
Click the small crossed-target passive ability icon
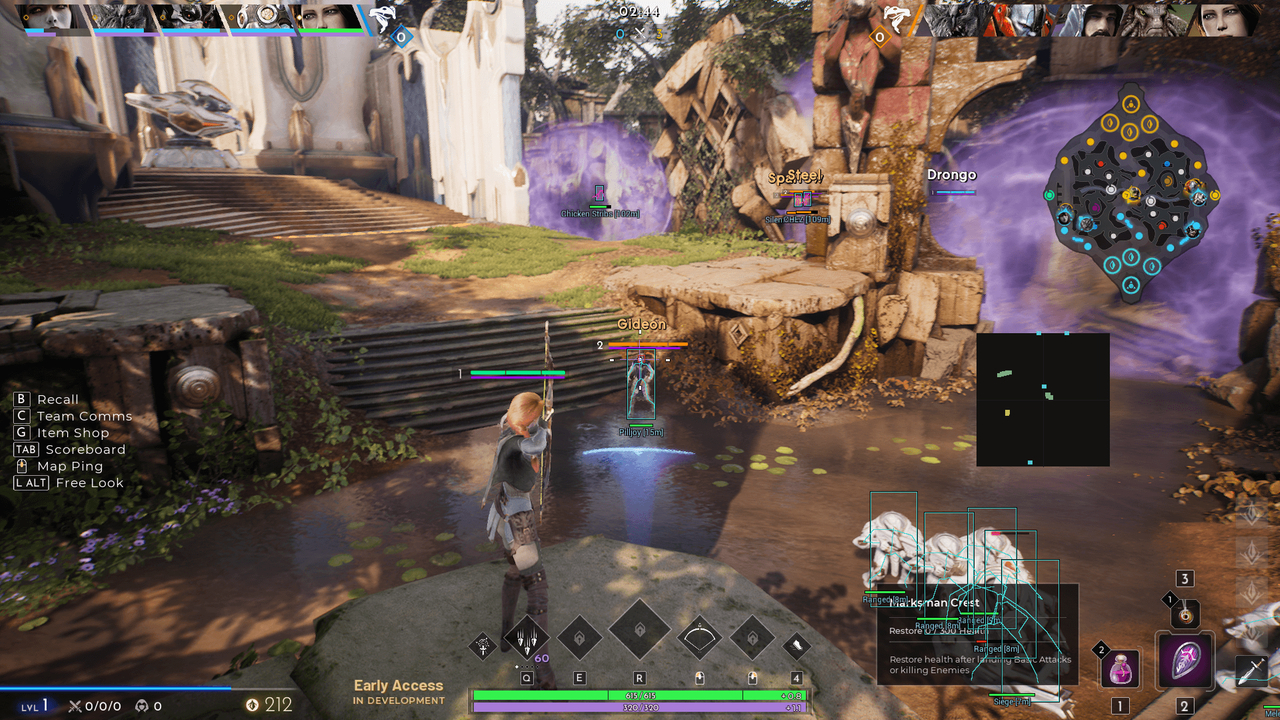483,646
